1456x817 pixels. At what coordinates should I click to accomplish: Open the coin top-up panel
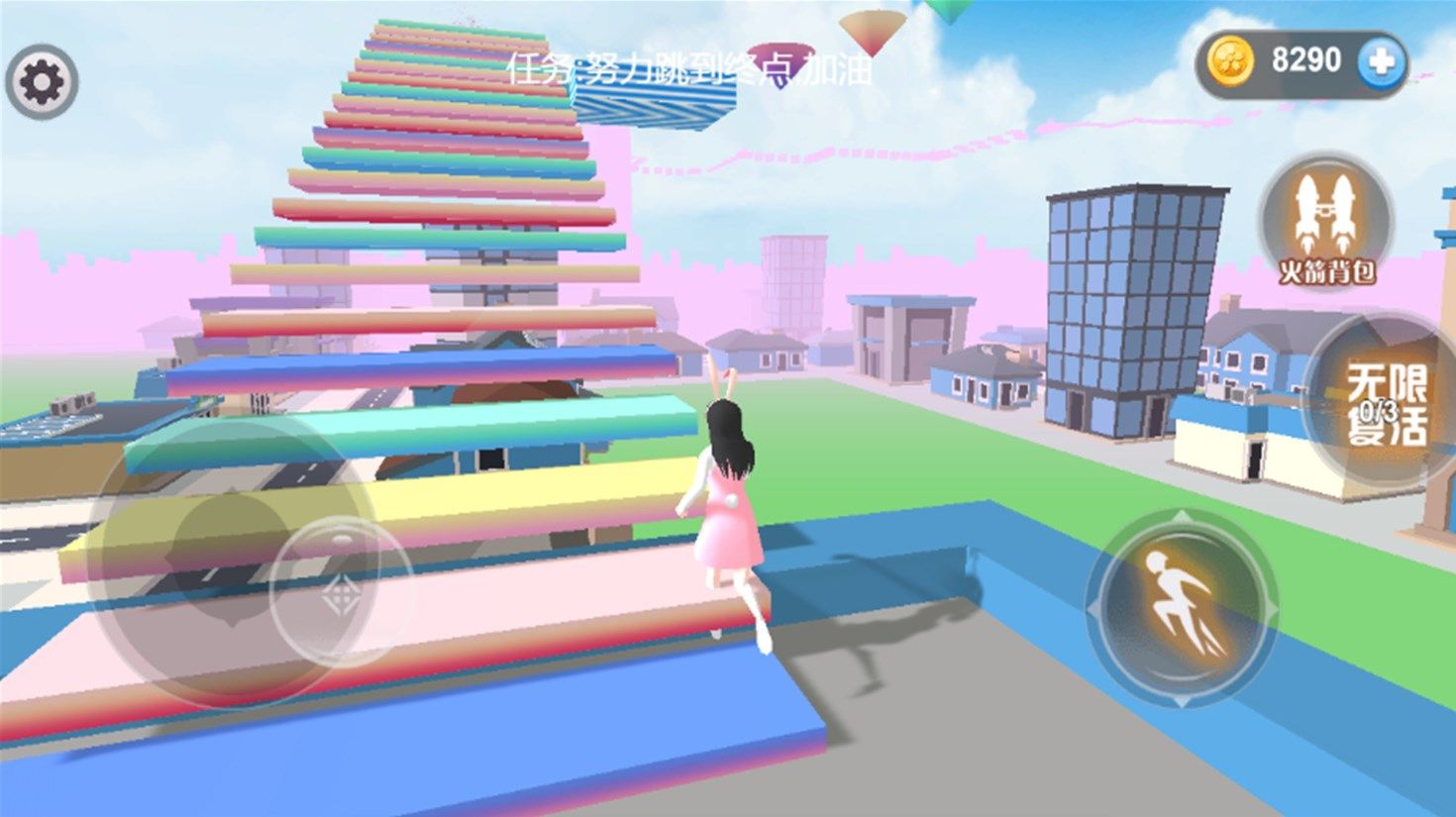coord(1379,61)
